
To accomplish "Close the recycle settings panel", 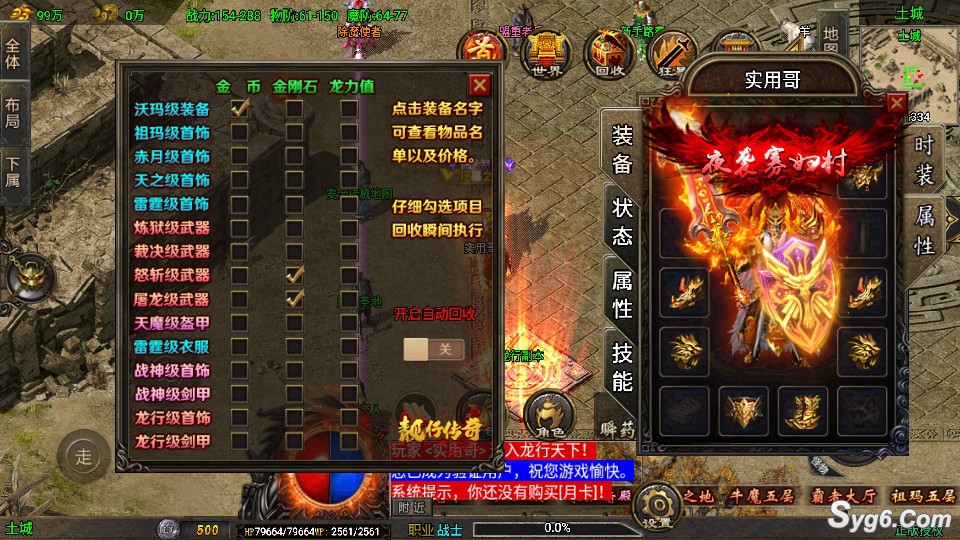I will (x=480, y=85).
